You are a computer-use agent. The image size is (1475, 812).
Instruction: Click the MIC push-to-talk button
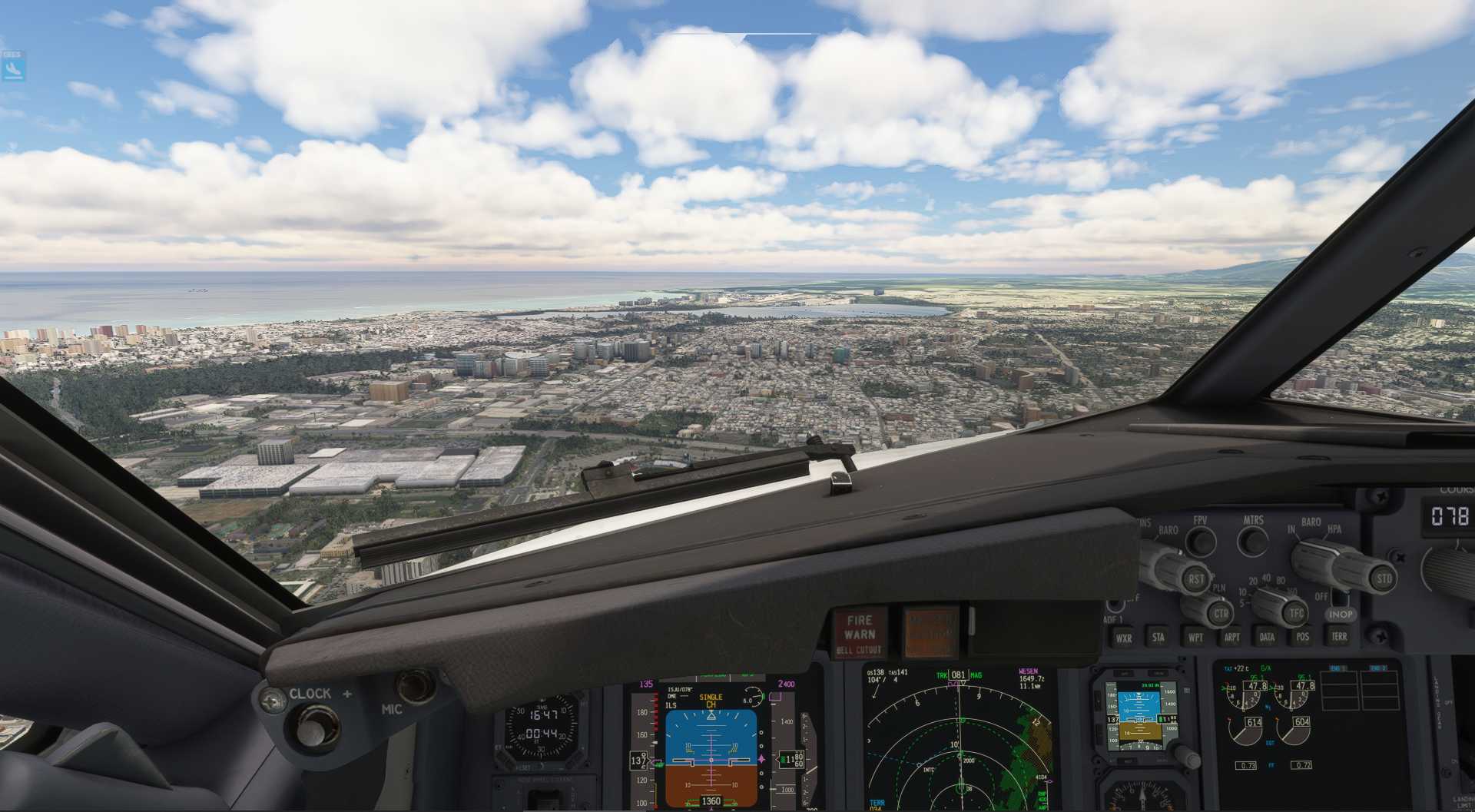click(415, 684)
